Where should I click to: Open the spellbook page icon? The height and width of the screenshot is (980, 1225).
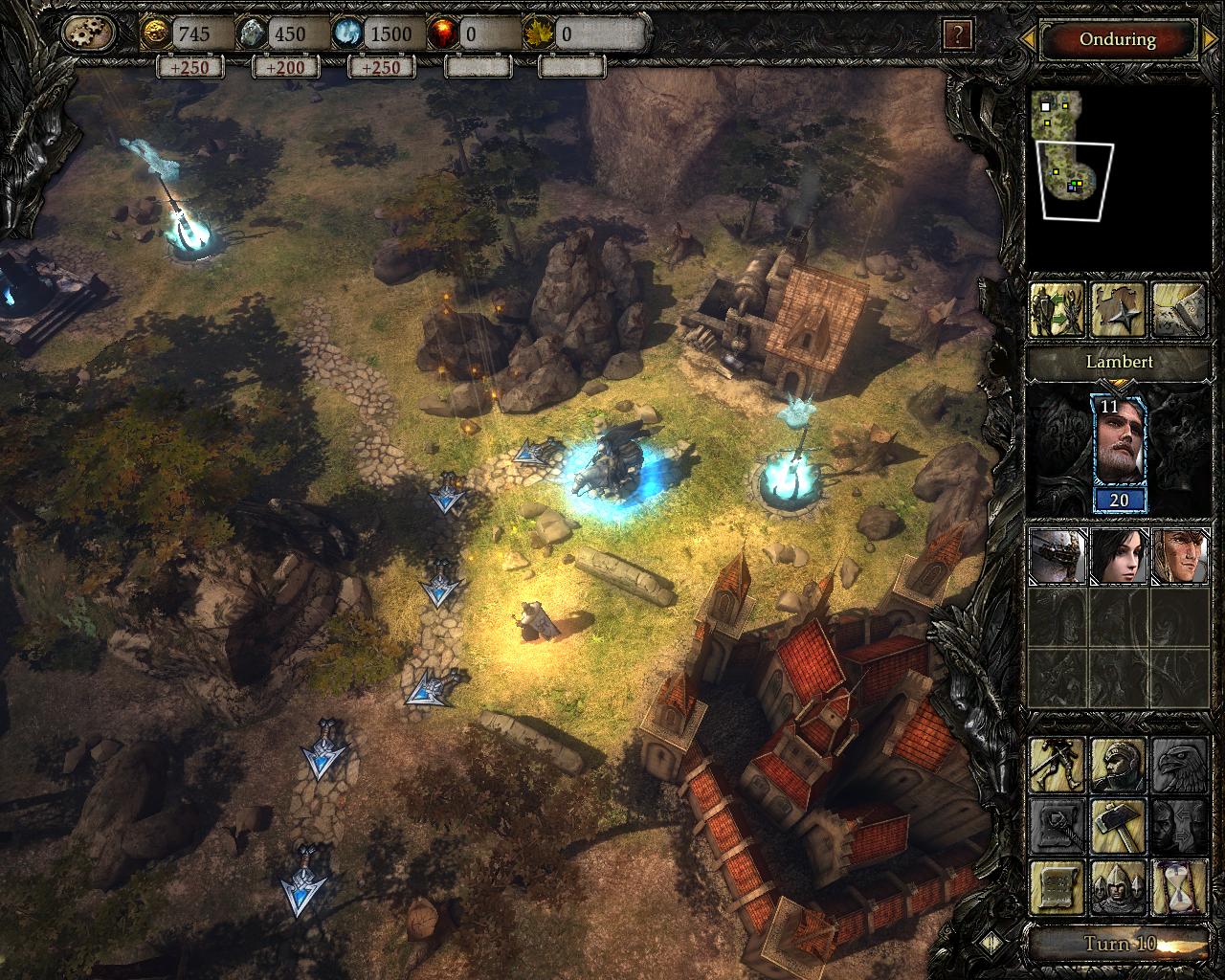[x=1179, y=310]
